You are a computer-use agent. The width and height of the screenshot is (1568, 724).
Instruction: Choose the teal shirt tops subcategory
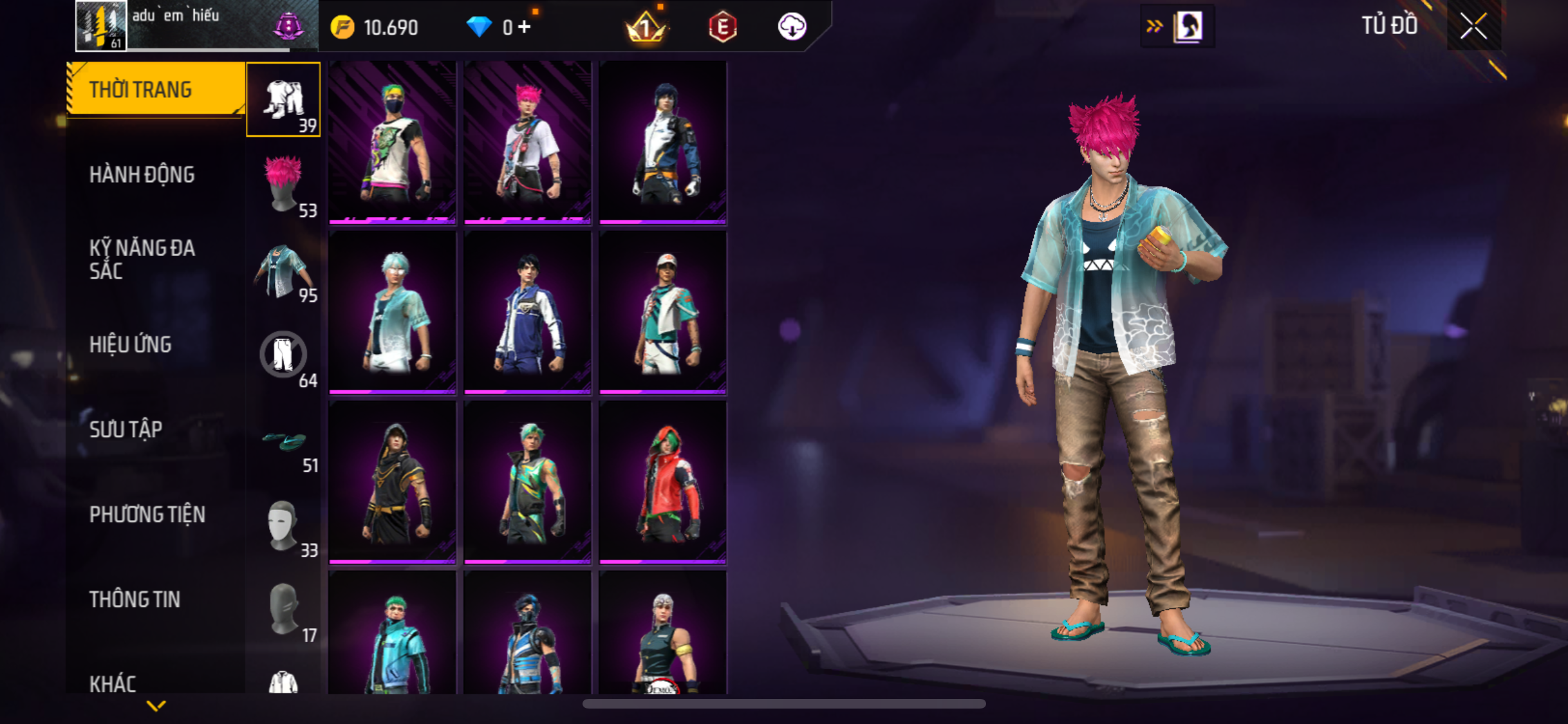click(x=283, y=270)
